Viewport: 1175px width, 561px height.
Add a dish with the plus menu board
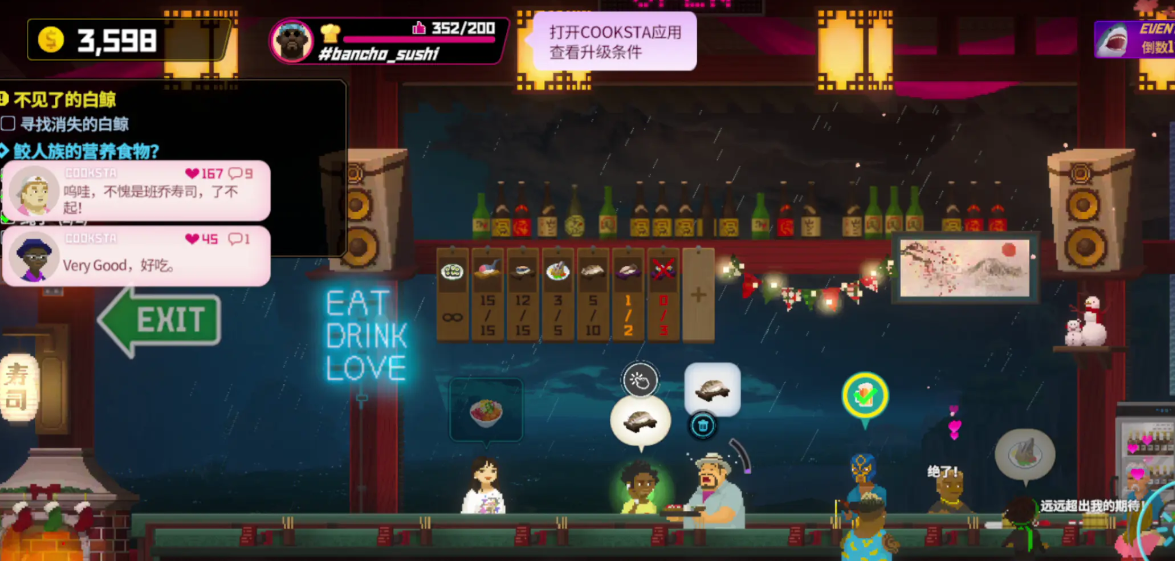pos(698,295)
